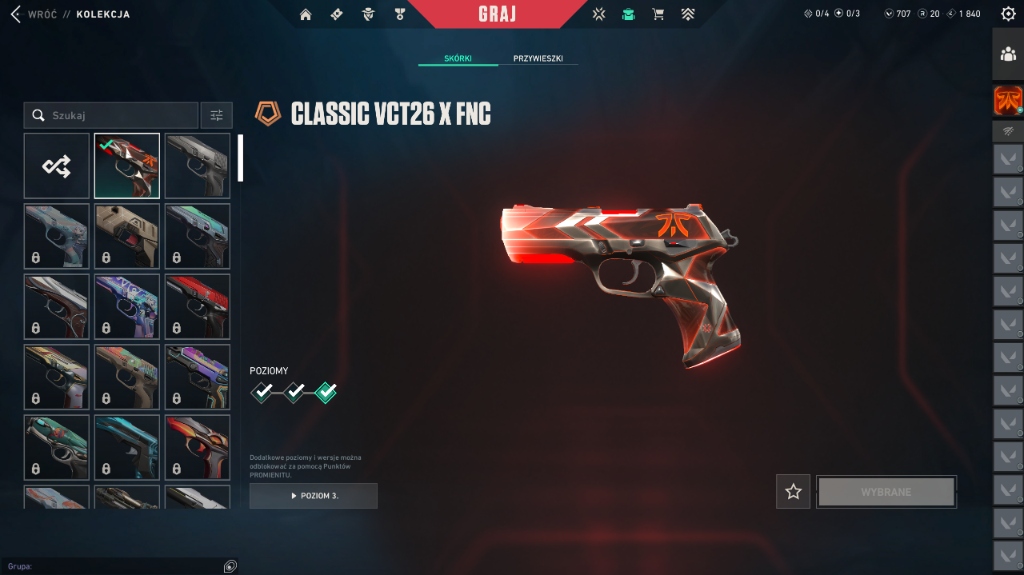Switch to the Przywieszki tab
This screenshot has height=575, width=1024.
(x=538, y=59)
